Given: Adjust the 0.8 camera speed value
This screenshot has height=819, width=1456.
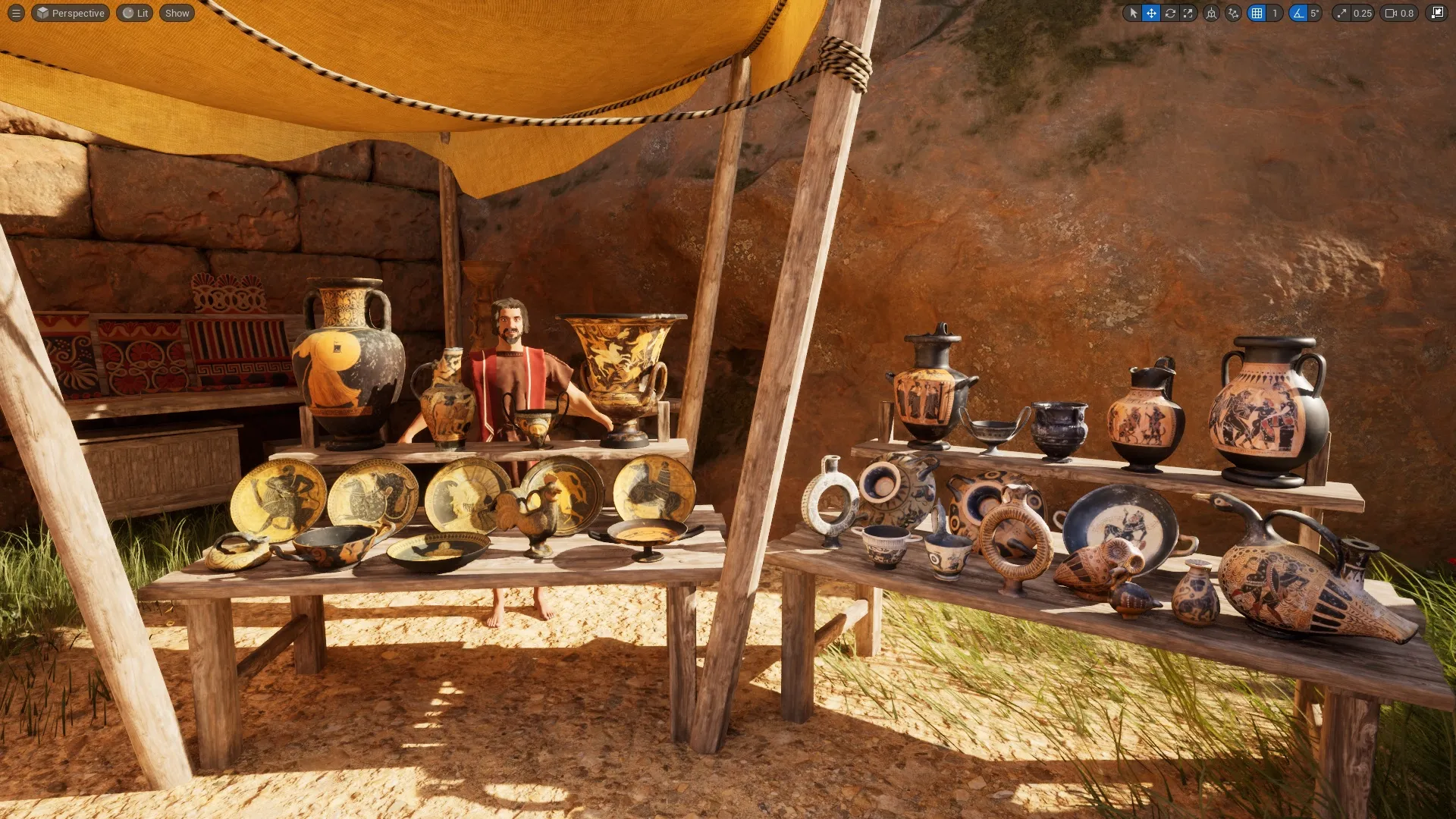Looking at the screenshot, I should click(1407, 13).
